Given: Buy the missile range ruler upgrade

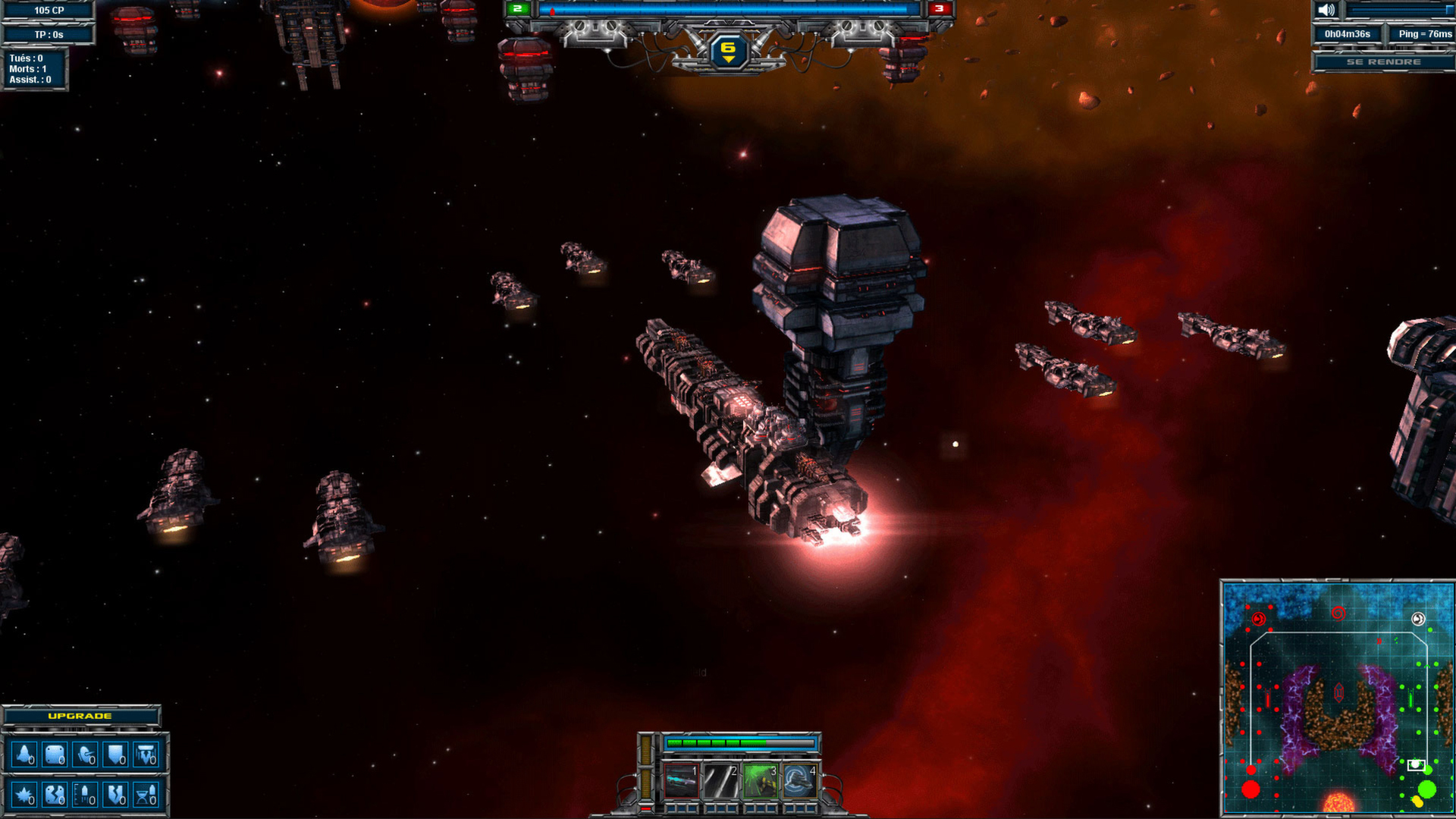Looking at the screenshot, I should 86,795.
